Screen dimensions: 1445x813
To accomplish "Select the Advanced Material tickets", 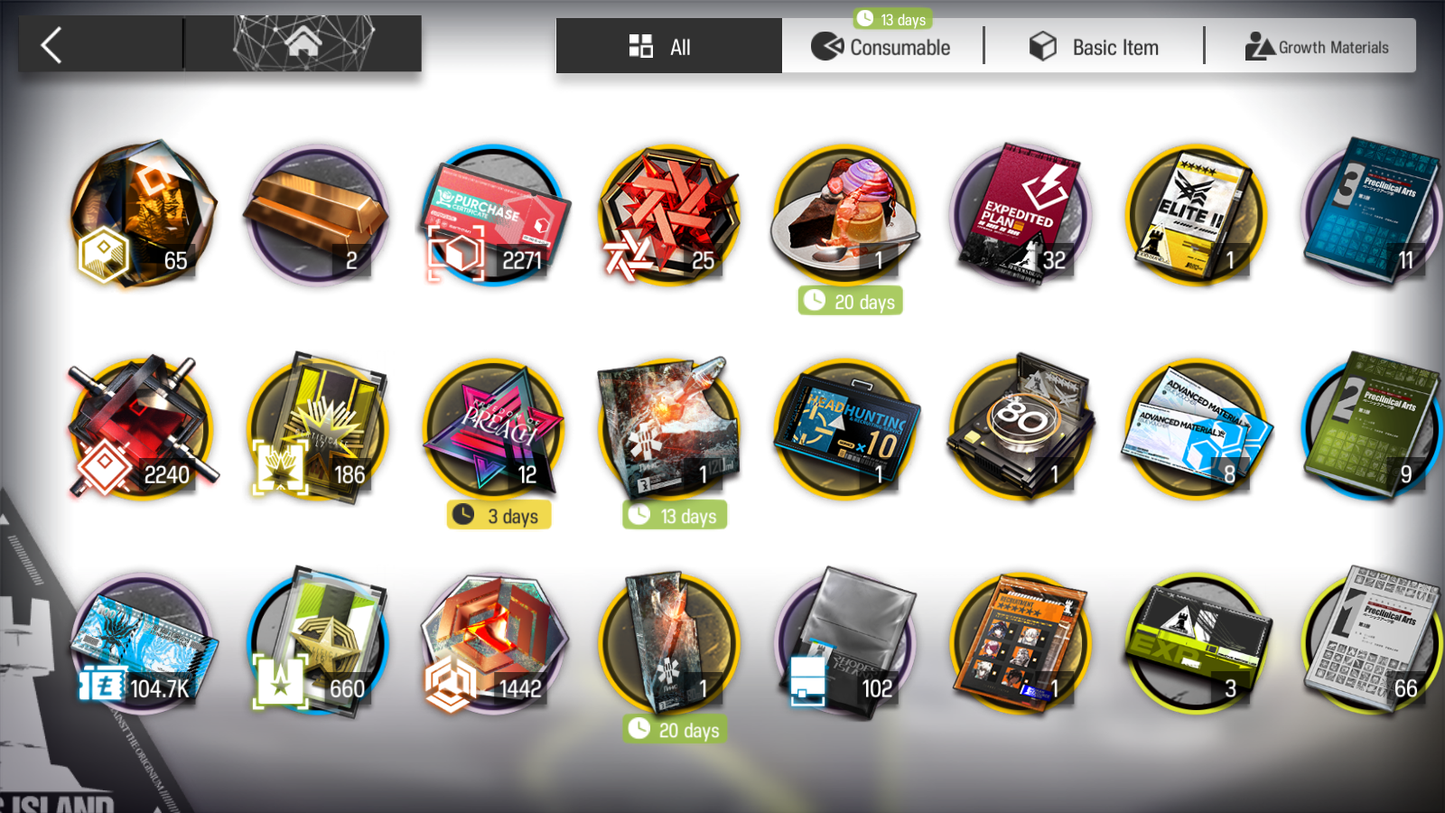I will point(1196,430).
